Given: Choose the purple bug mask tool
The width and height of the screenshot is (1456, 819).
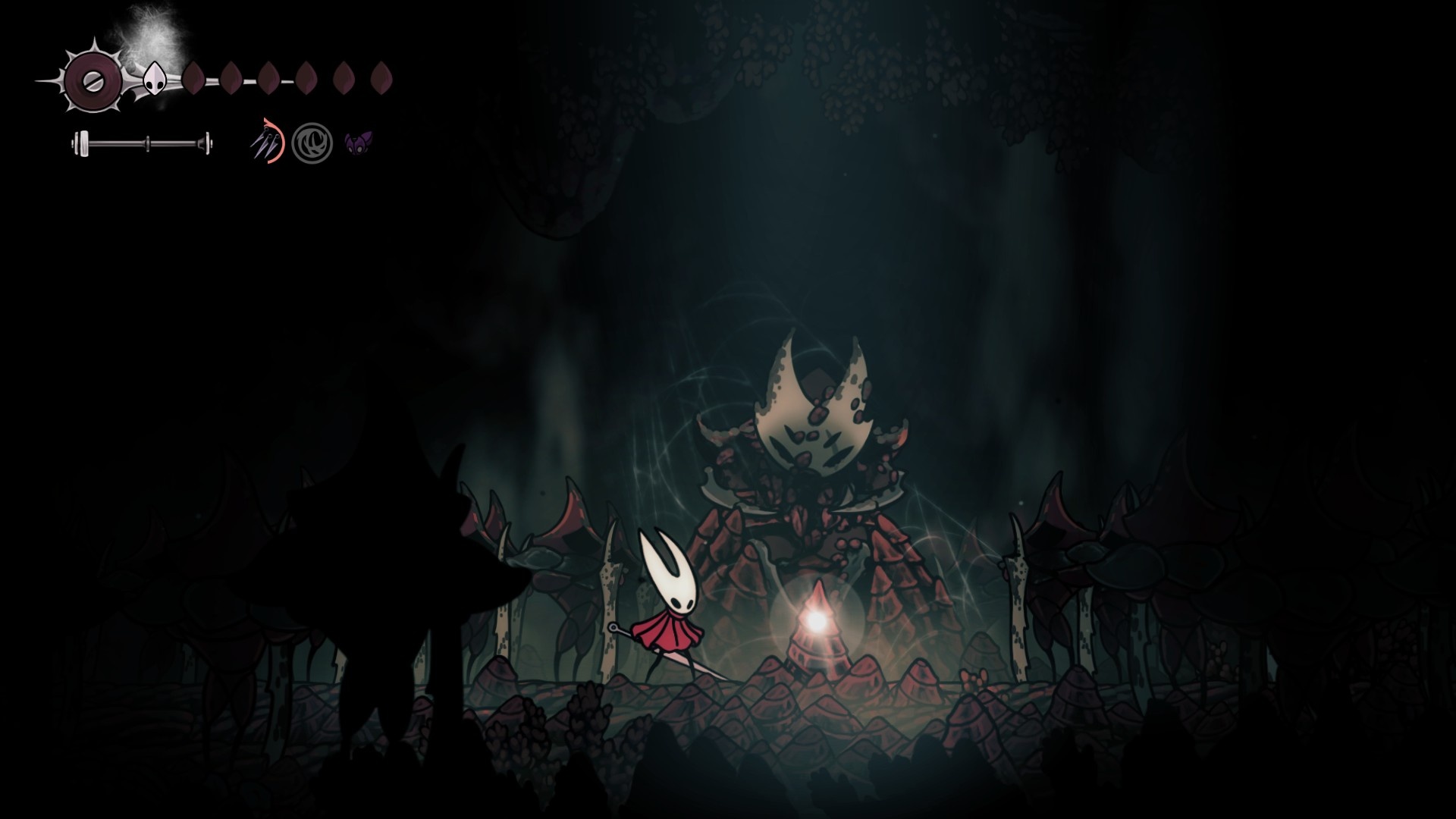Looking at the screenshot, I should coord(358,143).
